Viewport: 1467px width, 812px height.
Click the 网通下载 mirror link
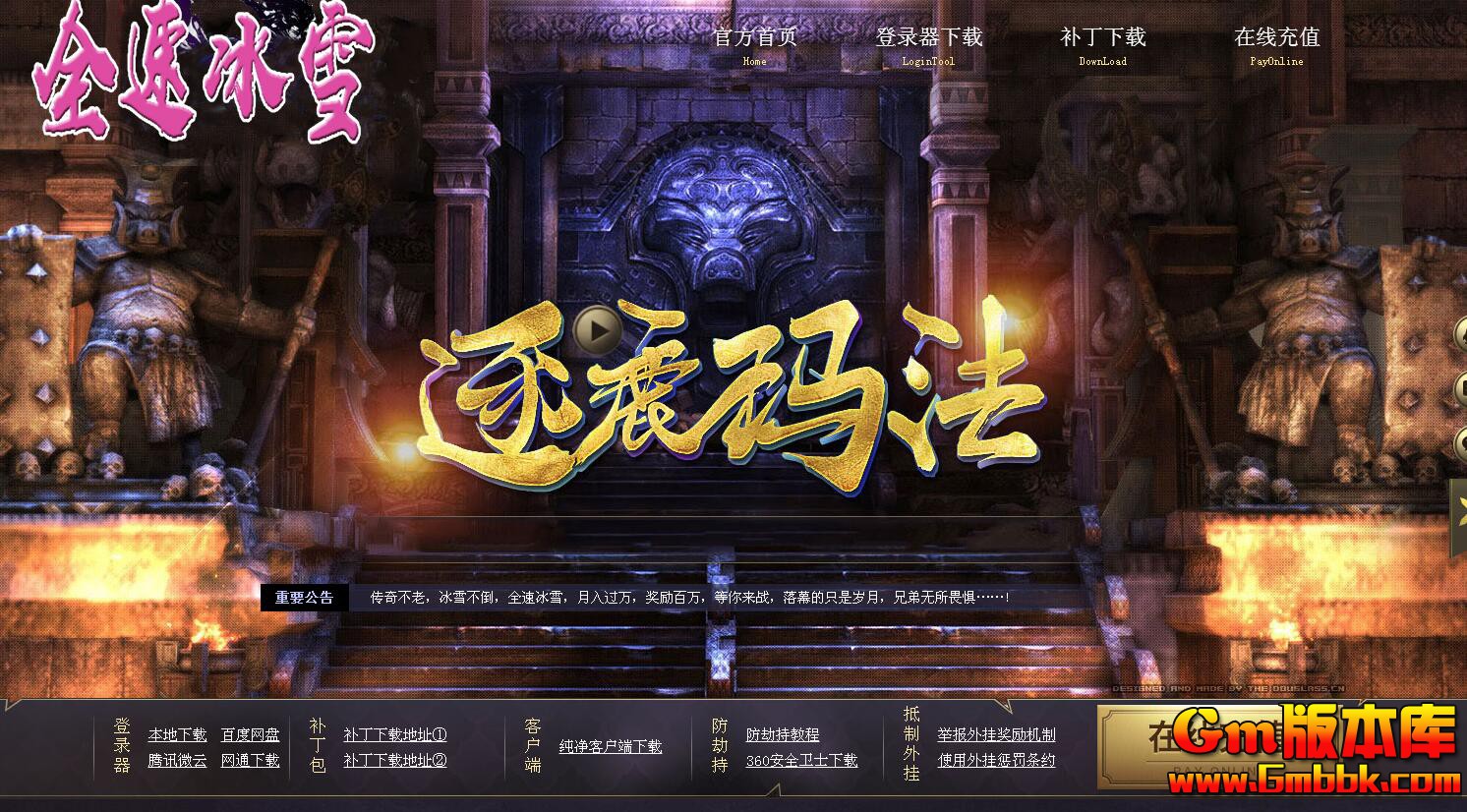tap(251, 761)
